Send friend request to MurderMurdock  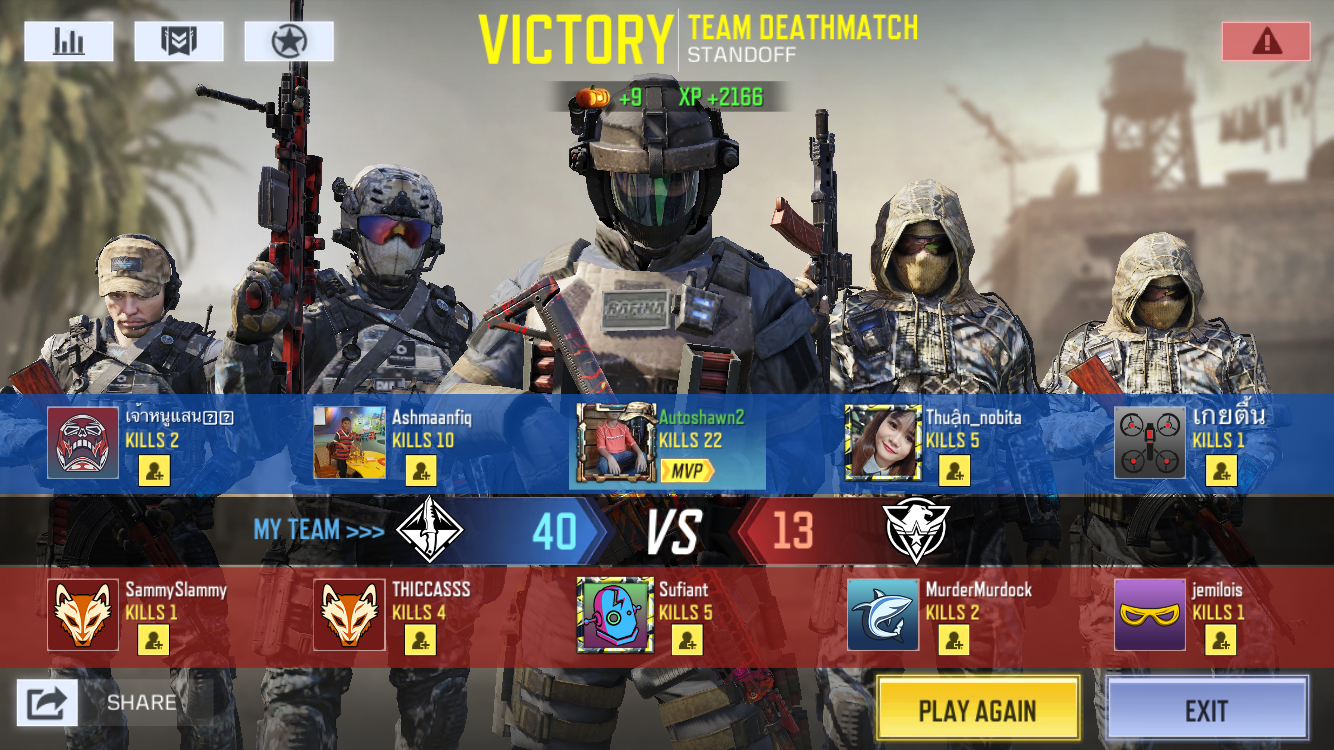(x=955, y=640)
